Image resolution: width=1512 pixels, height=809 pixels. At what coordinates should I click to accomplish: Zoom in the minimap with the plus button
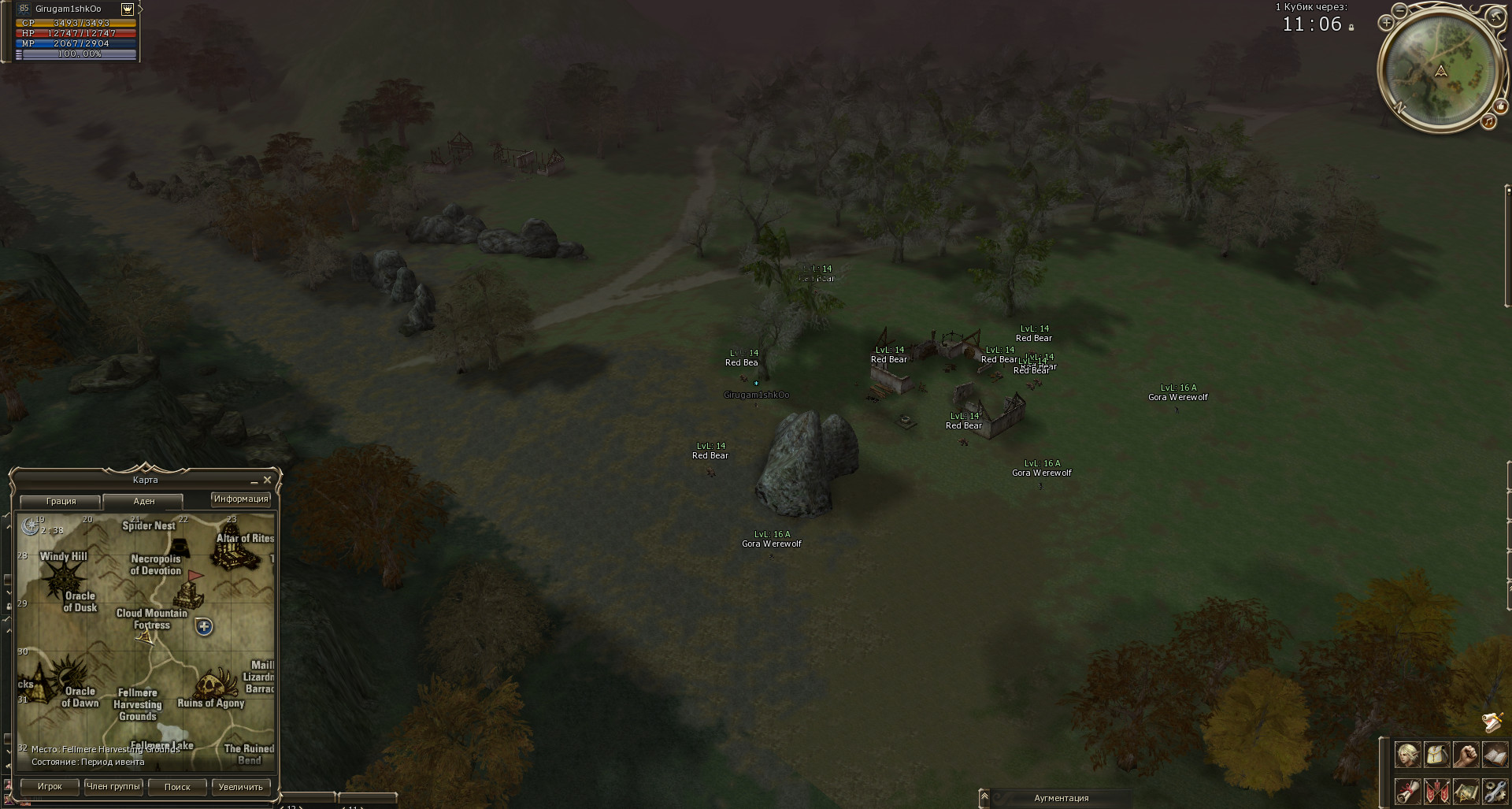pos(1387,23)
